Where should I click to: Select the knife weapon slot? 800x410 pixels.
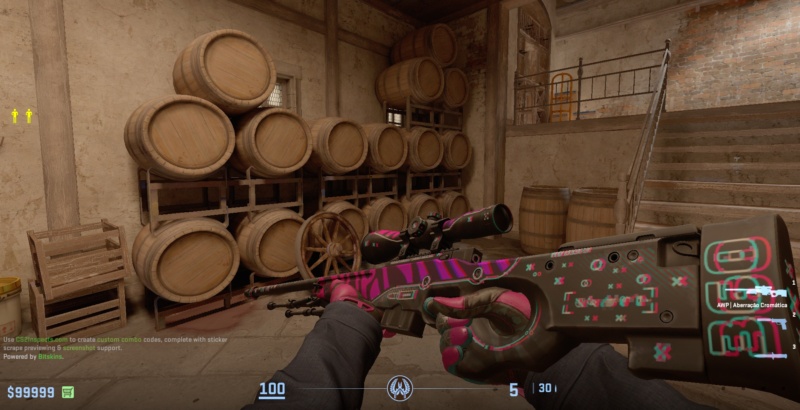[x=771, y=354]
